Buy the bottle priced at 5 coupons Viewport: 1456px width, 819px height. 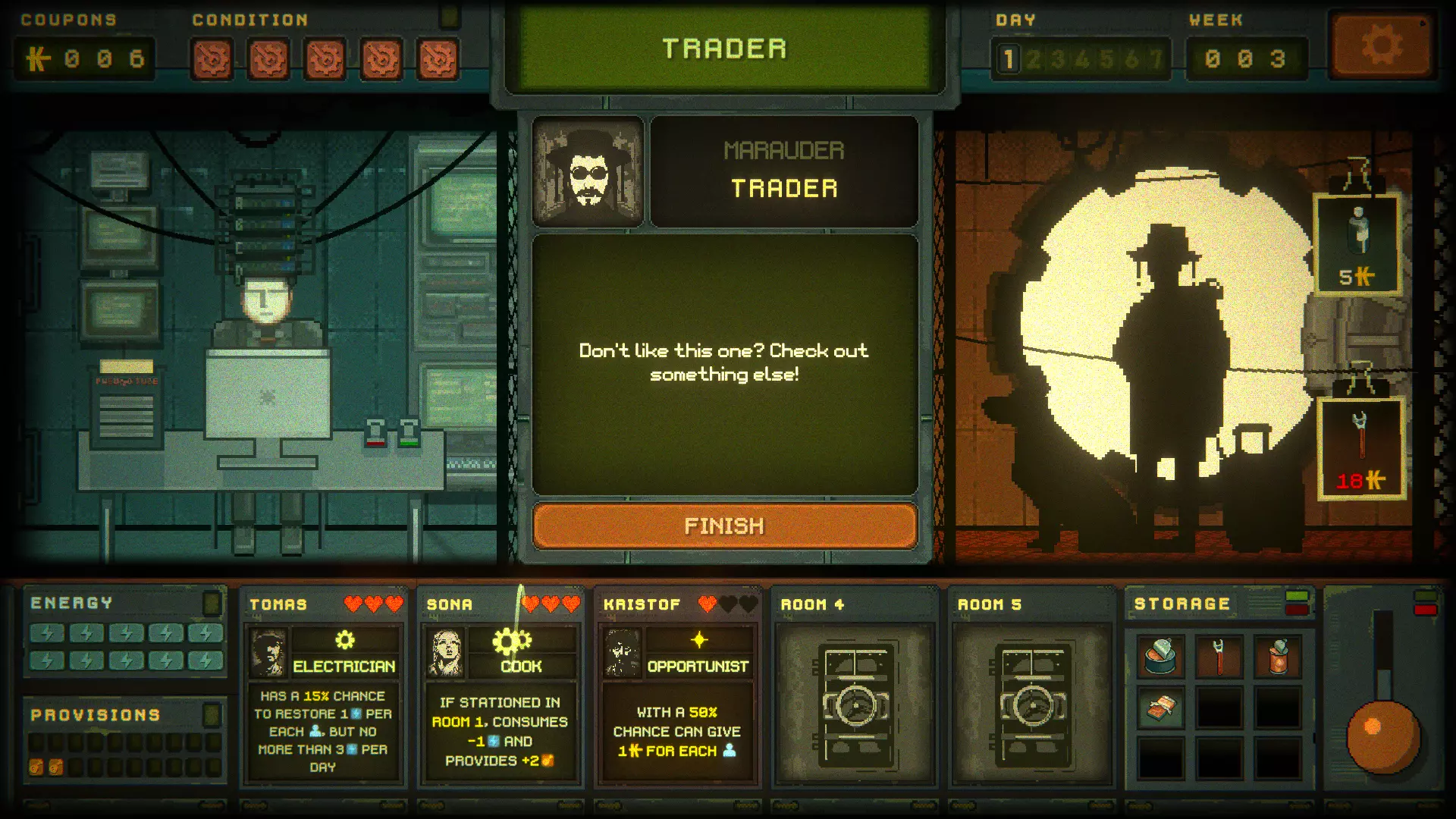click(x=1357, y=243)
